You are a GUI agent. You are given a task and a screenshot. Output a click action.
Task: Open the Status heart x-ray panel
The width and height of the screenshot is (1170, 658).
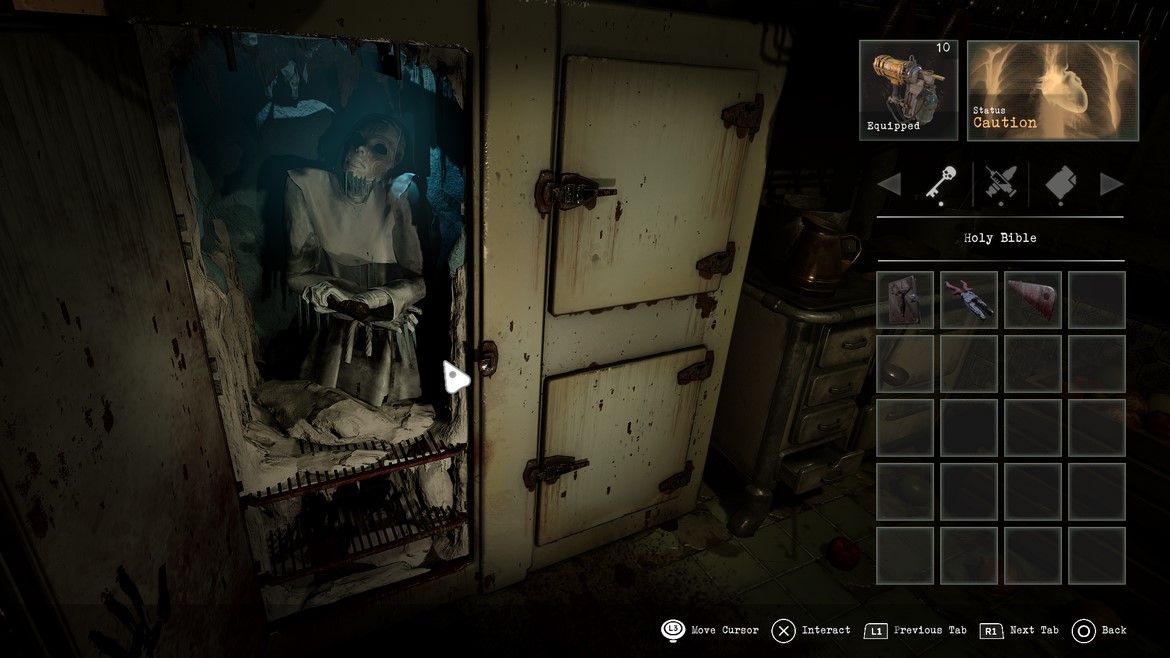[1053, 90]
